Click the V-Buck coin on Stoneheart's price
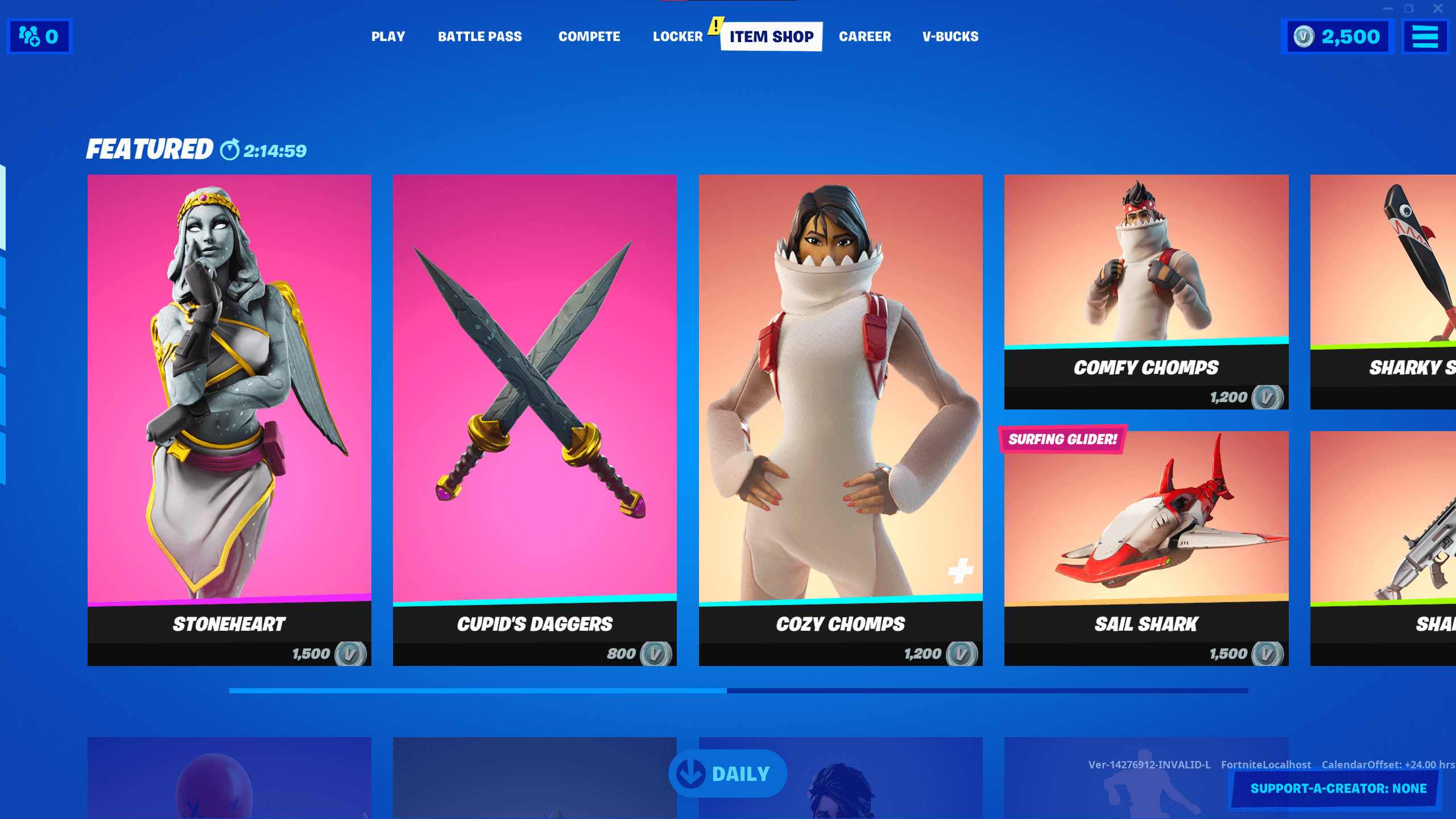The image size is (1456, 819). coord(351,654)
